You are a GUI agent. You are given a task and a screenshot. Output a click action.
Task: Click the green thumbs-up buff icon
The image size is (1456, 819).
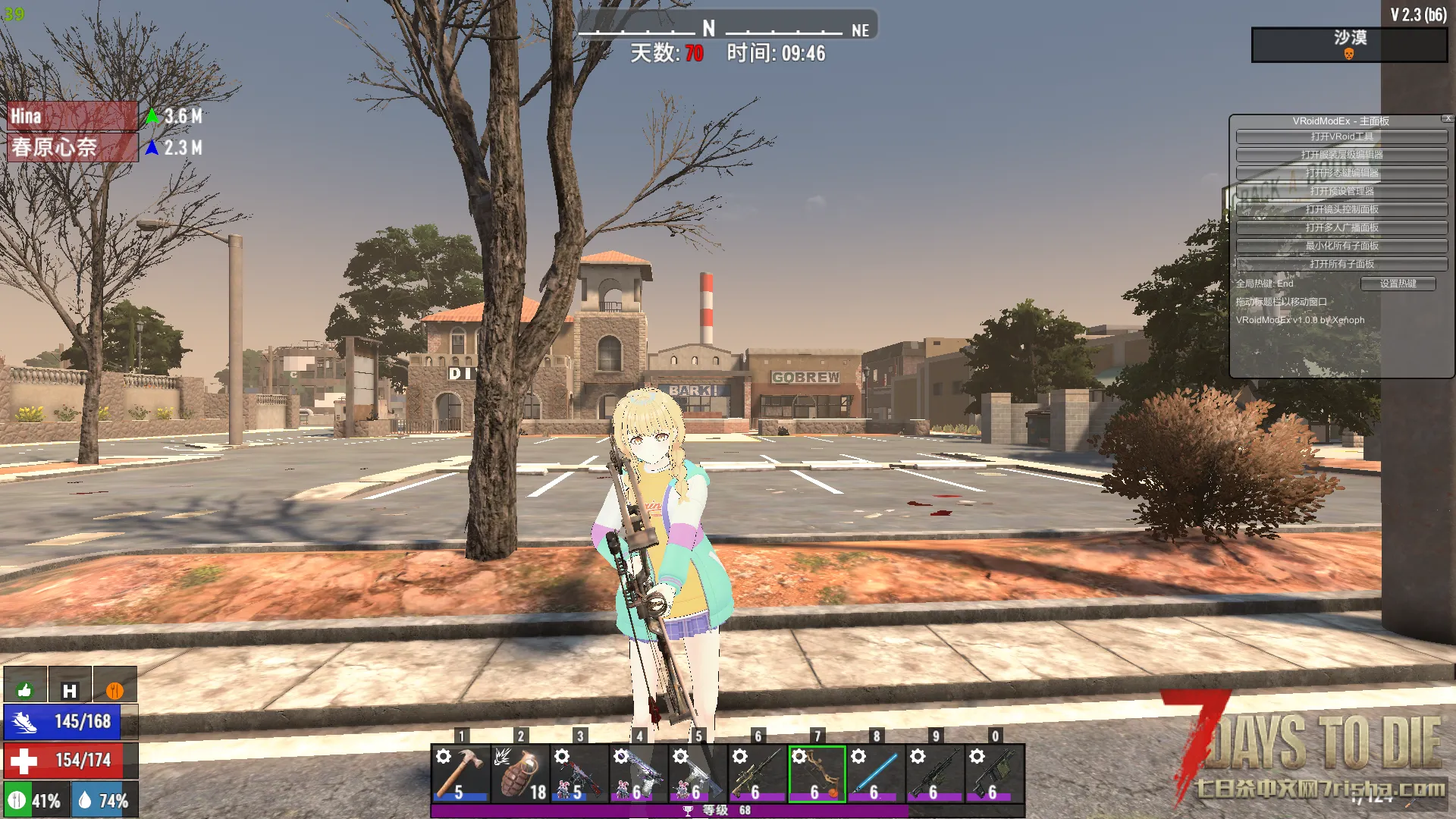click(25, 689)
